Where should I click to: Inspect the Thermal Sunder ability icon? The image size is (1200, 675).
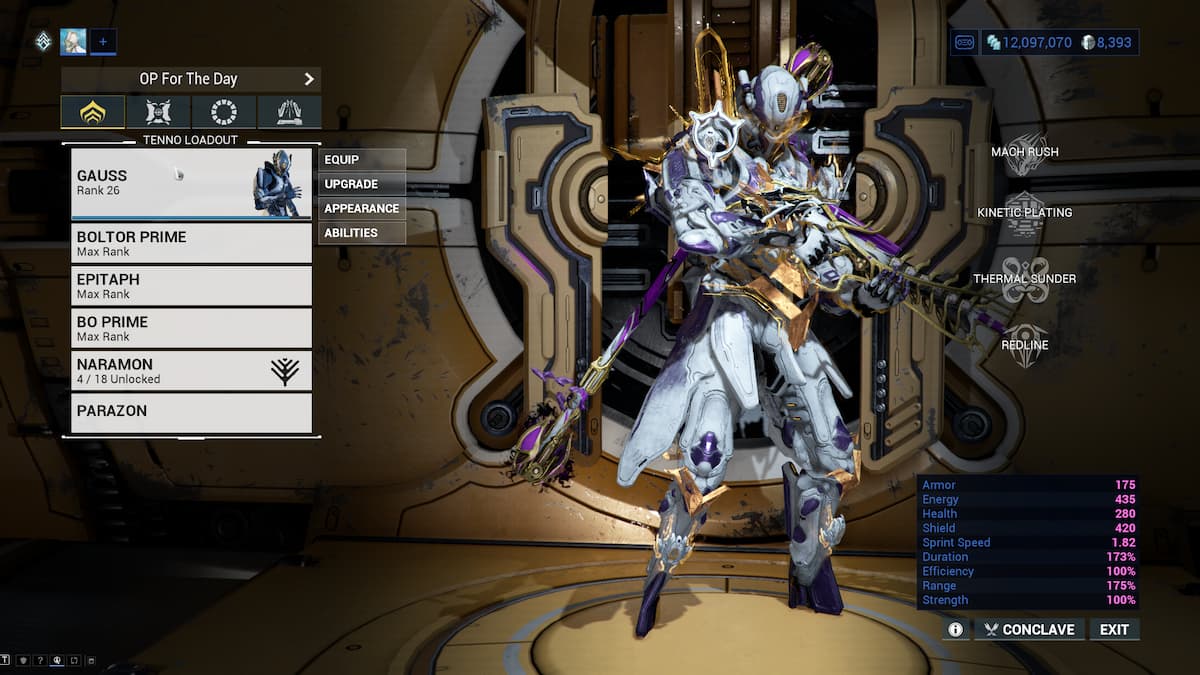point(1025,279)
